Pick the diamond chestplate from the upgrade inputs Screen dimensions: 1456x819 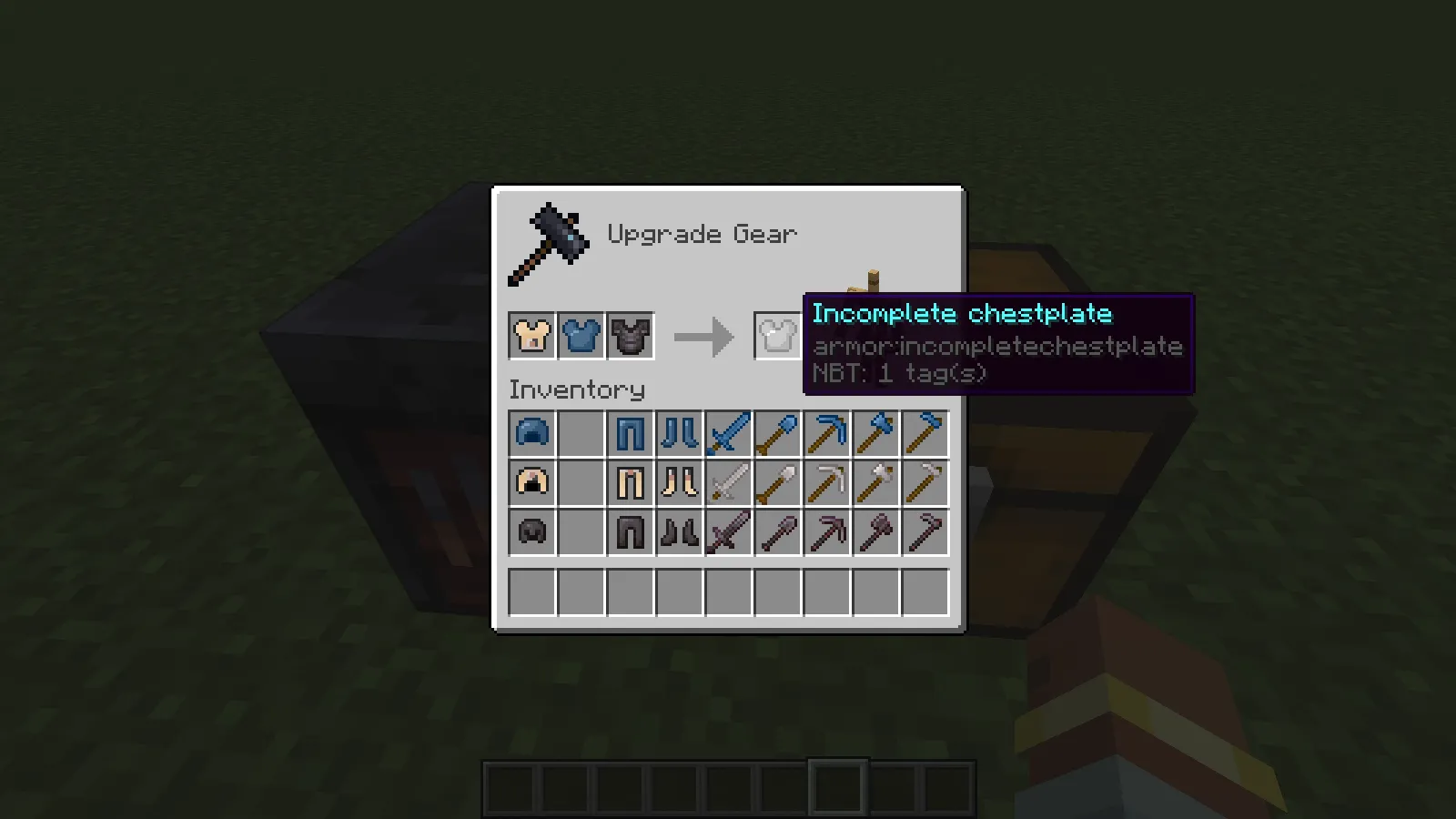pyautogui.click(x=581, y=335)
